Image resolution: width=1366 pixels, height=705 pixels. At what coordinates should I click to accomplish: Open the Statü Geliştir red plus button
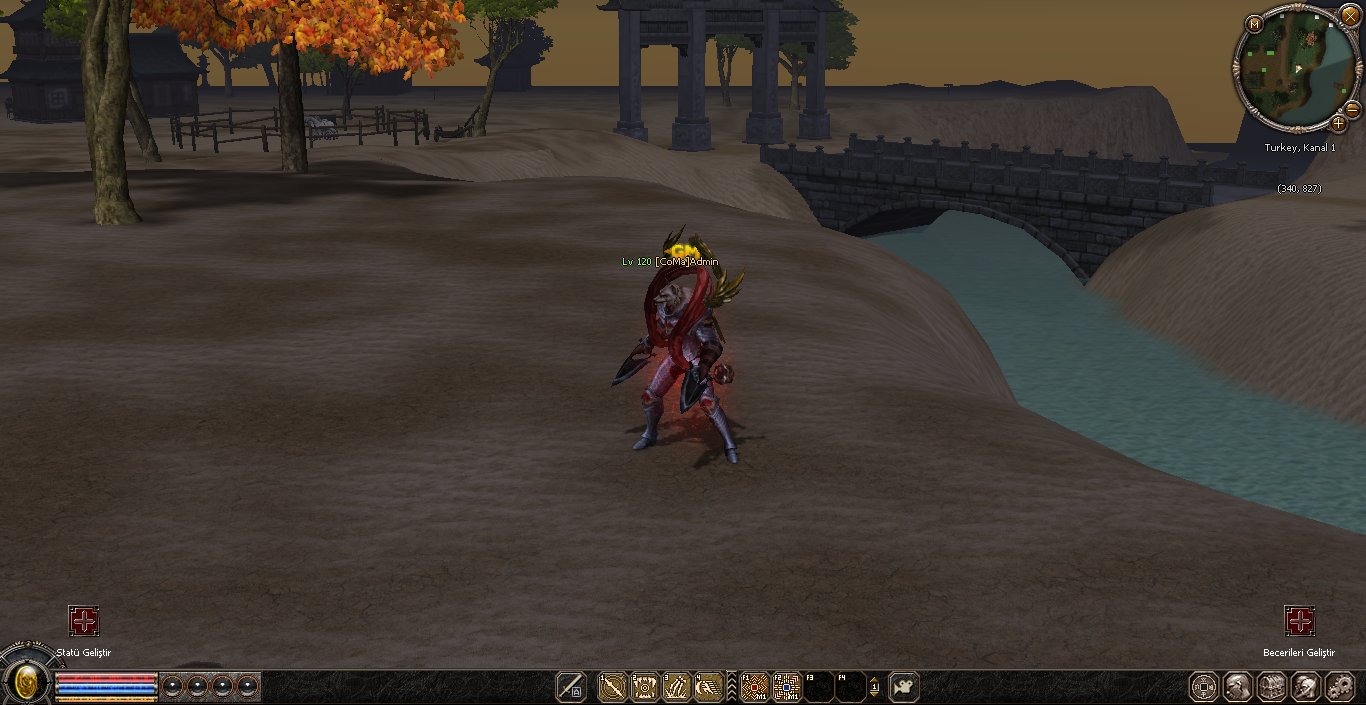[84, 621]
